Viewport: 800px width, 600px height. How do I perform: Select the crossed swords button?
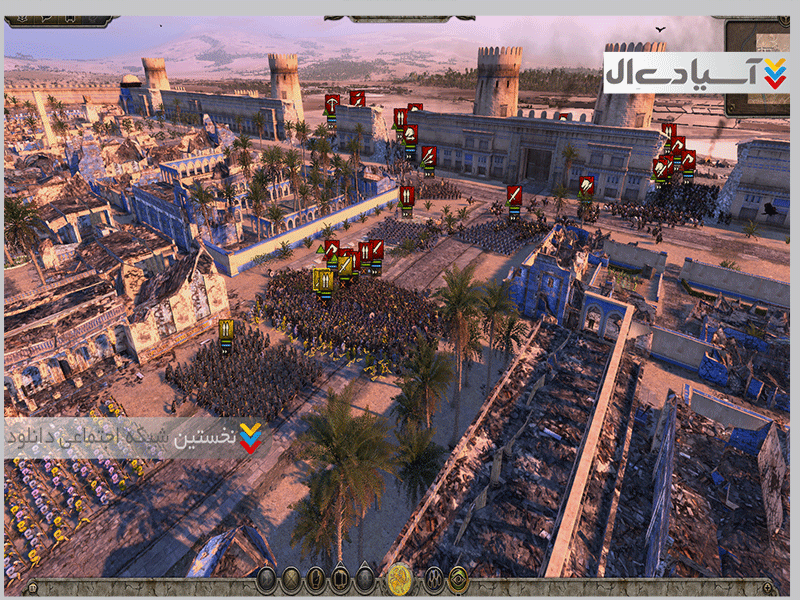coord(291,578)
